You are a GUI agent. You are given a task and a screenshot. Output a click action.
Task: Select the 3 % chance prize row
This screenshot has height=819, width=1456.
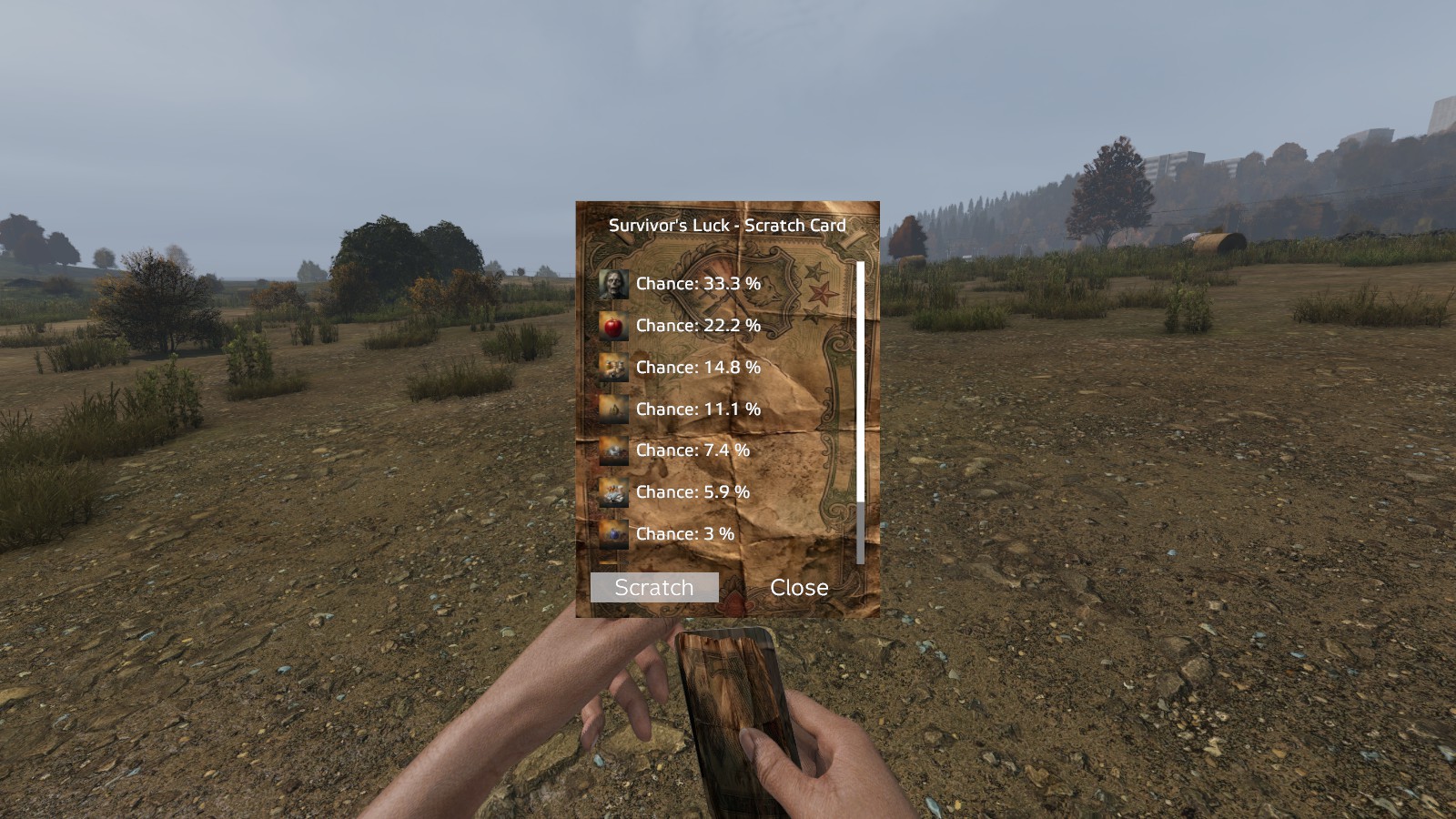684,534
